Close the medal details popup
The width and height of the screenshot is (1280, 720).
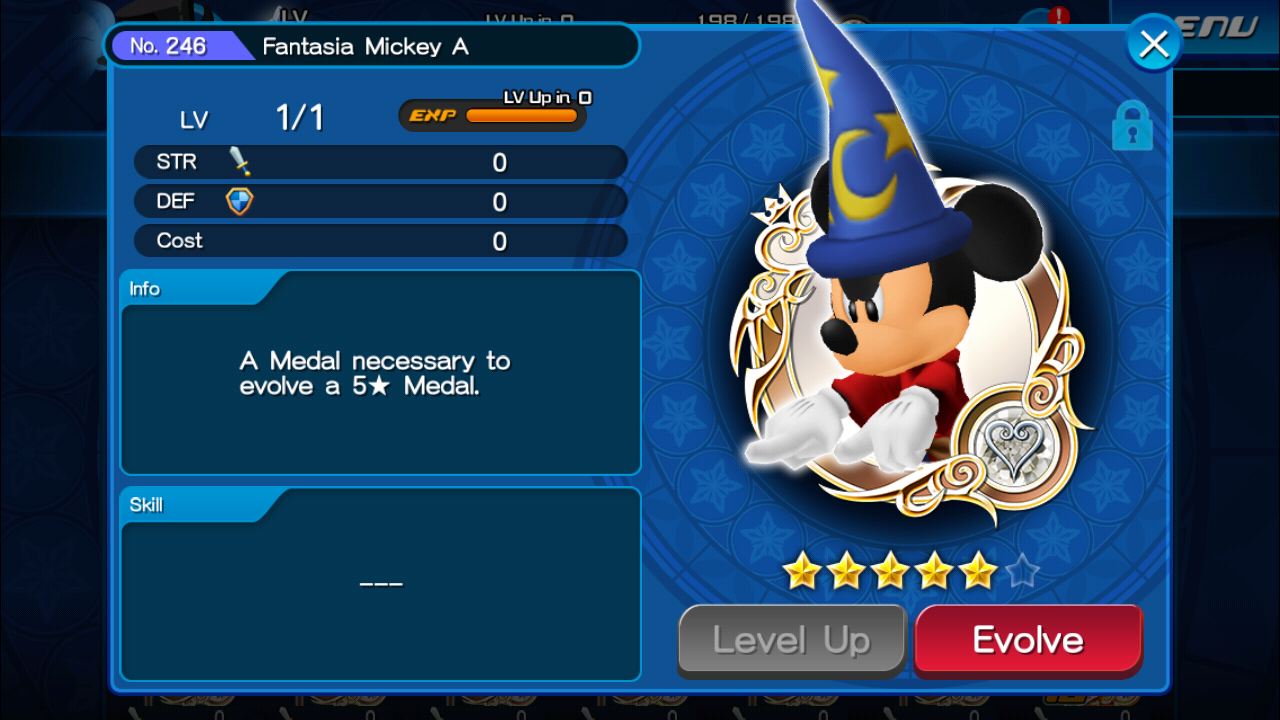(1154, 44)
